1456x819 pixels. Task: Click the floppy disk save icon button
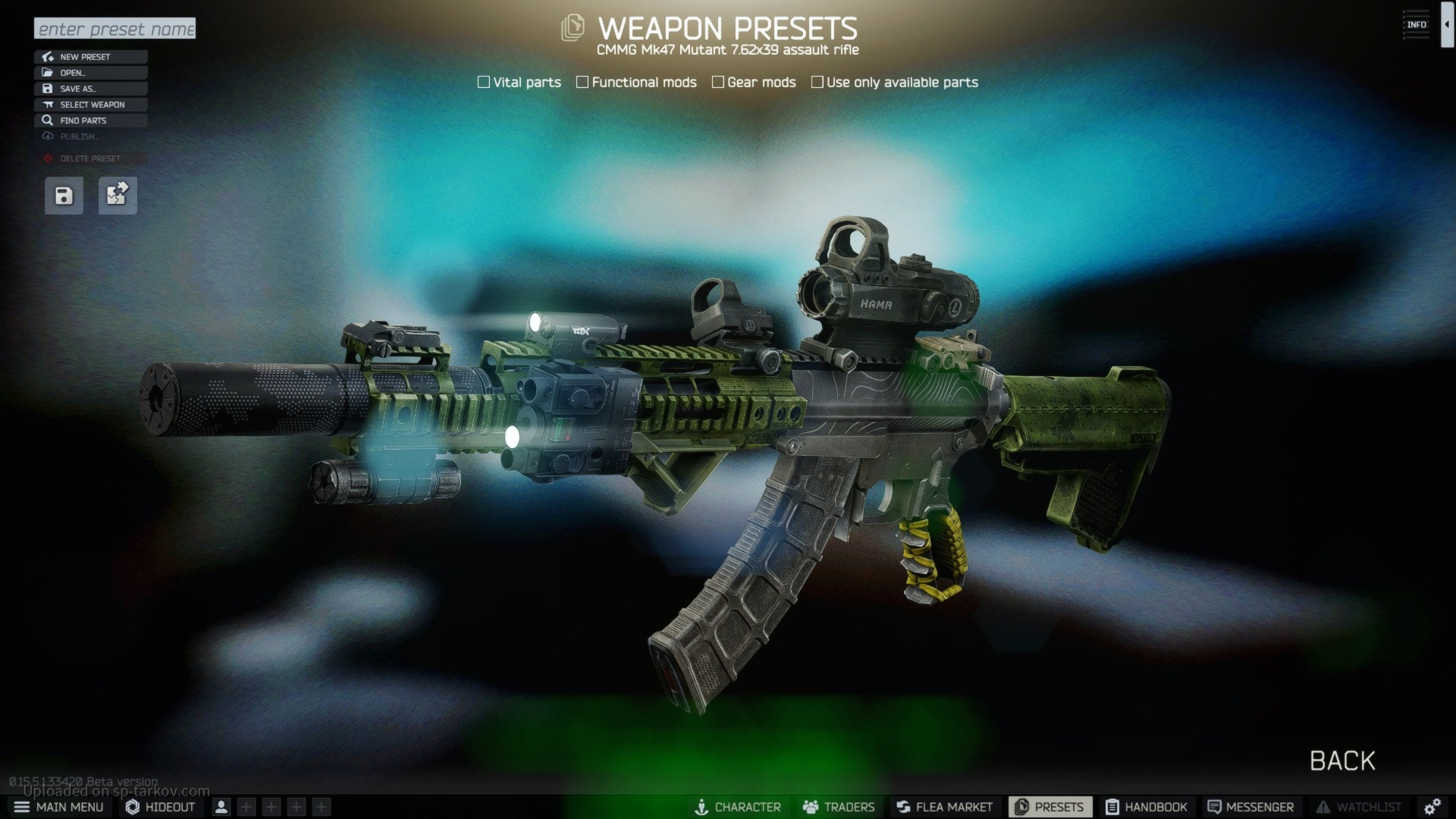click(64, 196)
